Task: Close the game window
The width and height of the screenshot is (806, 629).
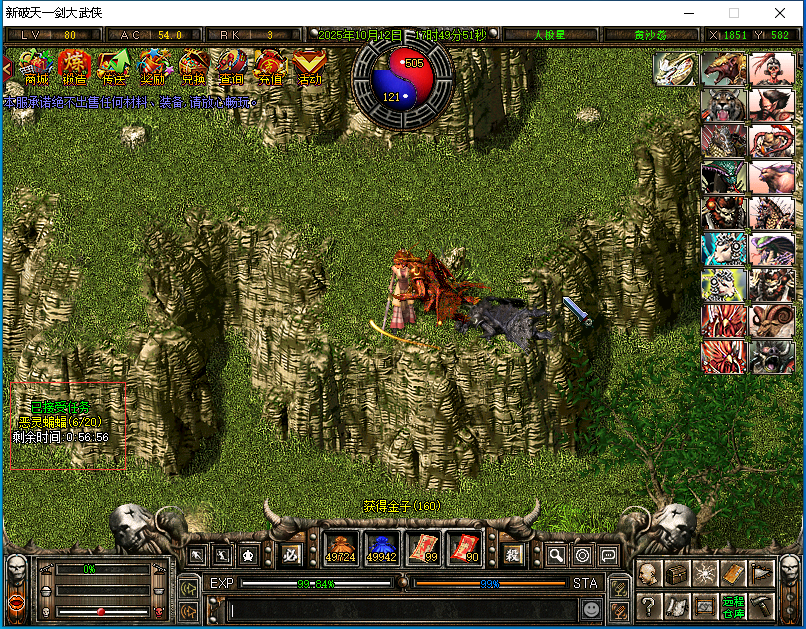Action: 780,13
